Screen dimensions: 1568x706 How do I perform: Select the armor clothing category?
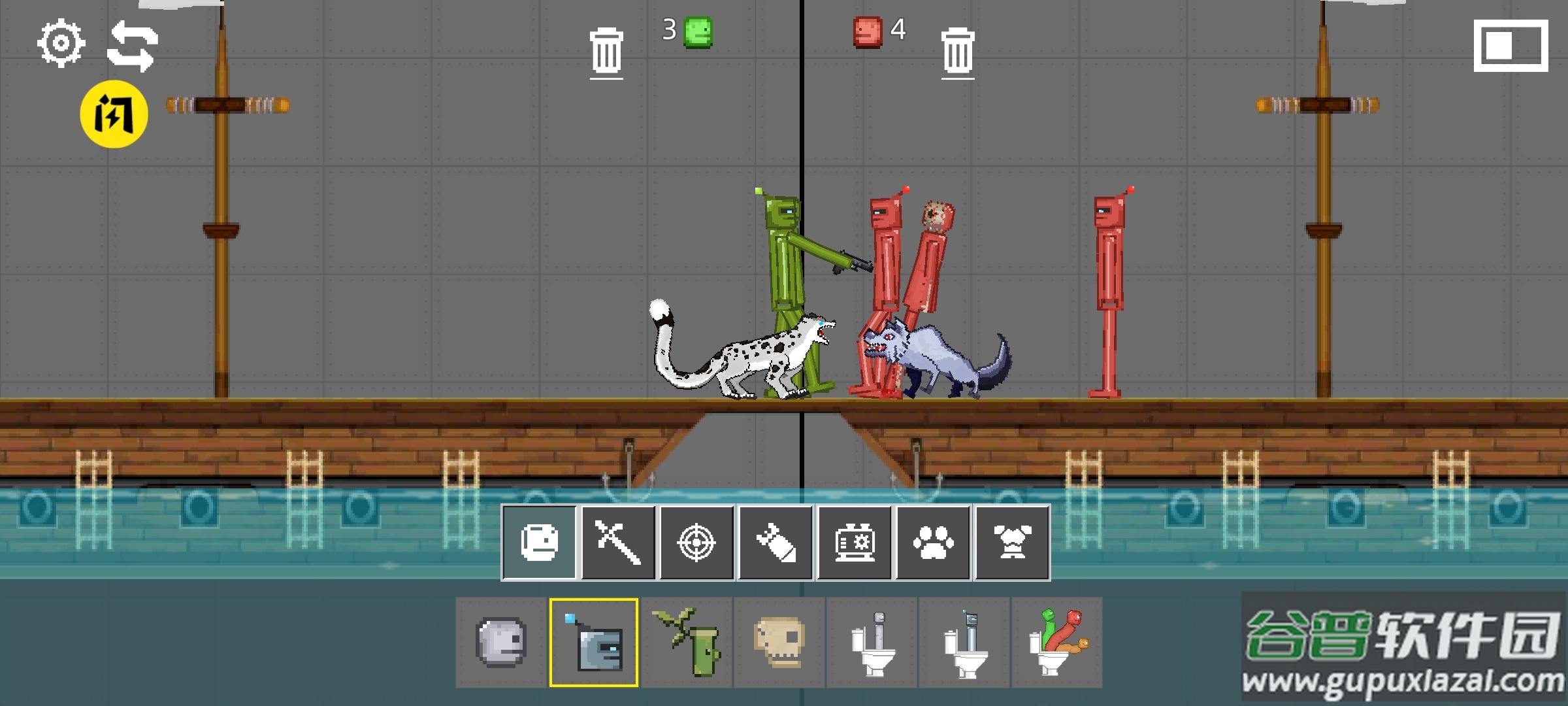coord(1012,543)
